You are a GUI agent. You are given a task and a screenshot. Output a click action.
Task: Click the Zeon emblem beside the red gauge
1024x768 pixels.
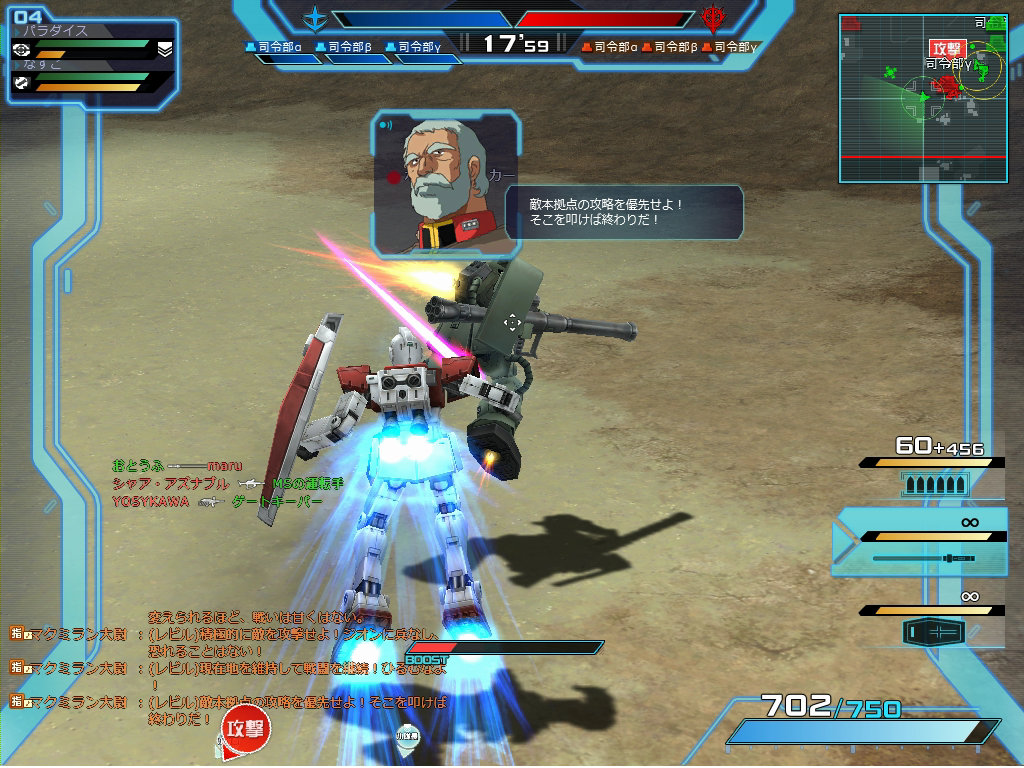coord(712,18)
